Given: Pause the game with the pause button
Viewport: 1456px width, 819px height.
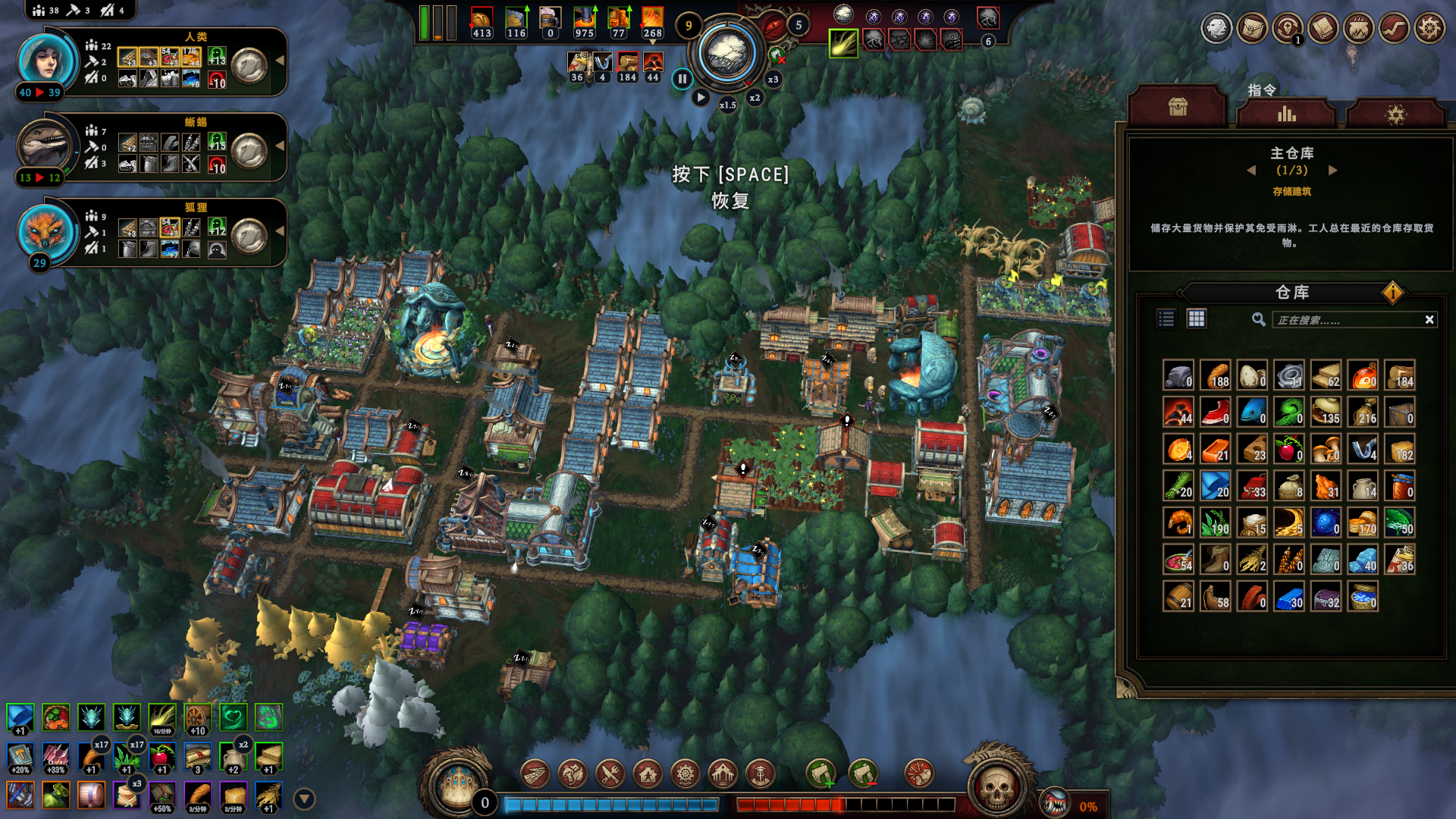Looking at the screenshot, I should tap(682, 78).
